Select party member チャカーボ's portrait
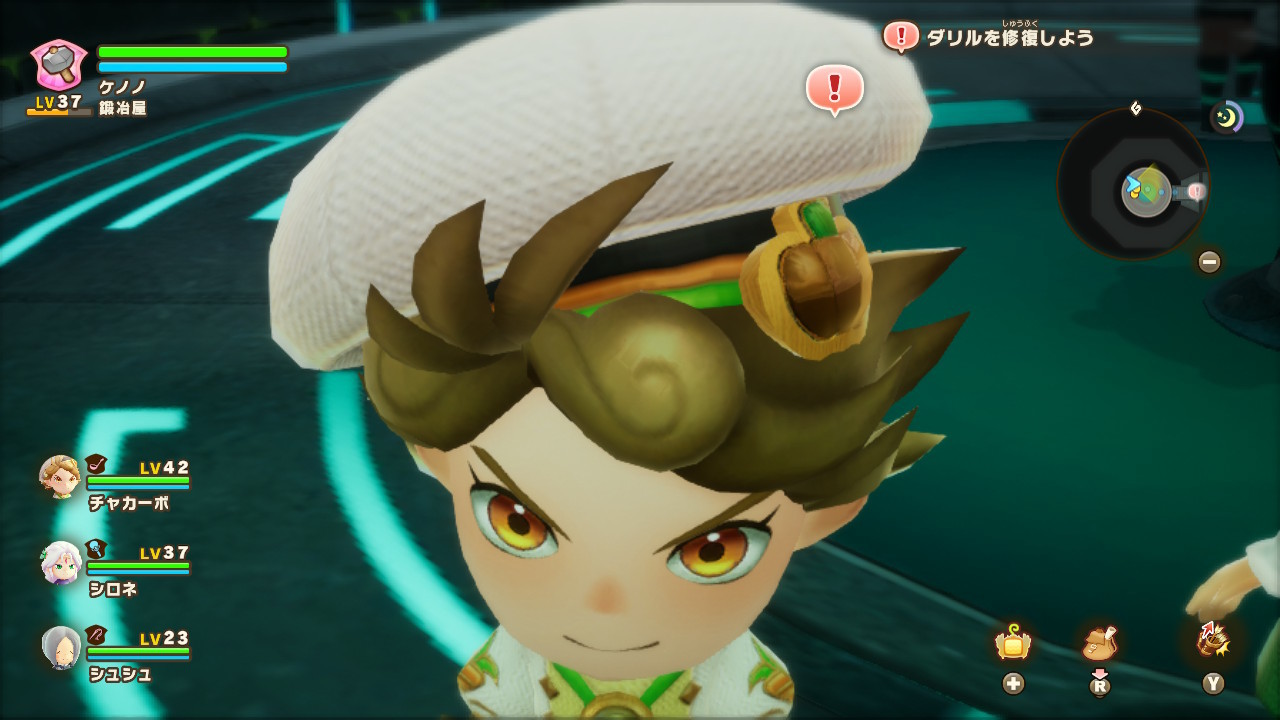The image size is (1280, 720). coord(60,477)
